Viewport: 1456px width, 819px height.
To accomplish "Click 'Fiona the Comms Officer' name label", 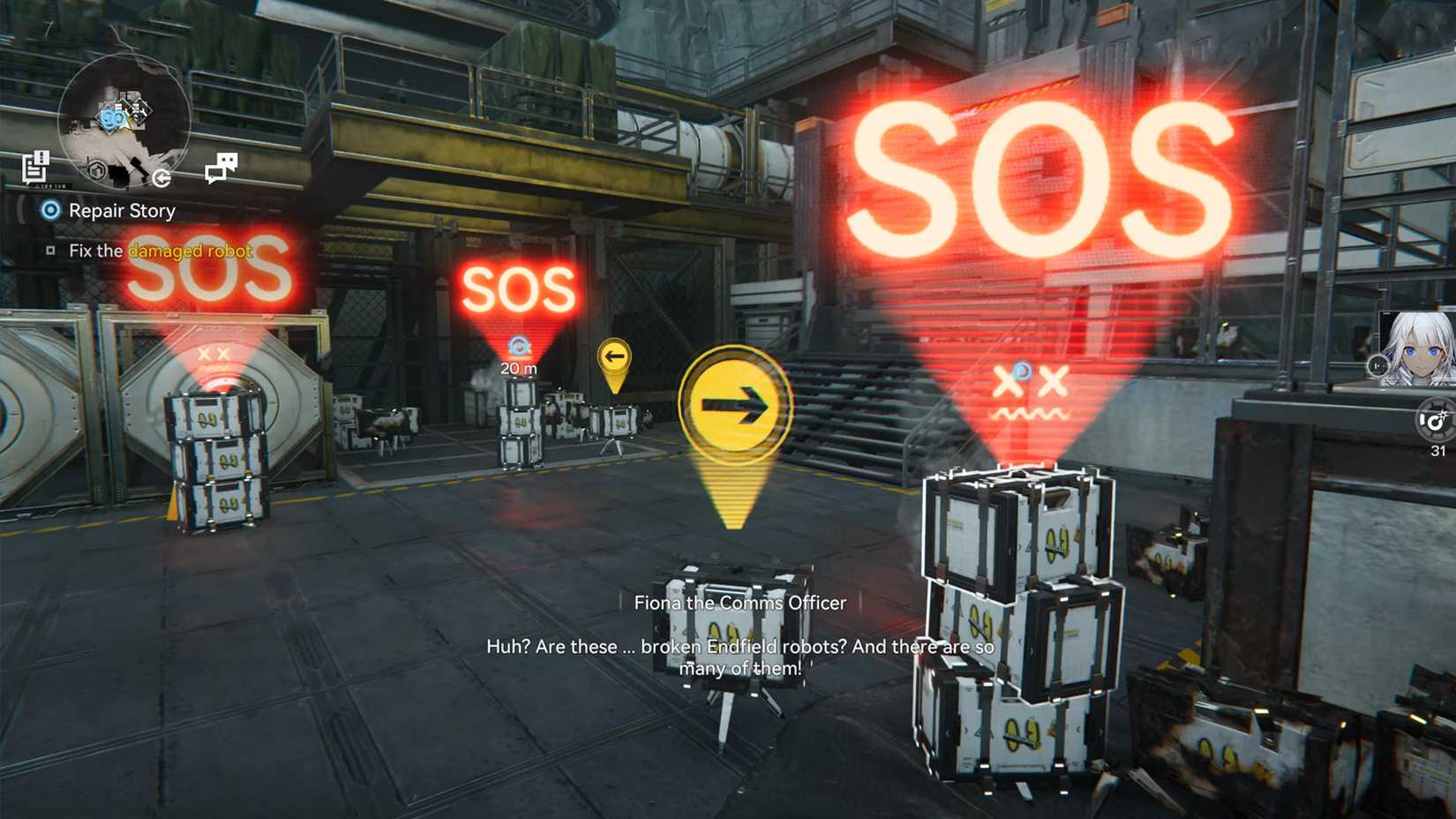I will pyautogui.click(x=739, y=603).
